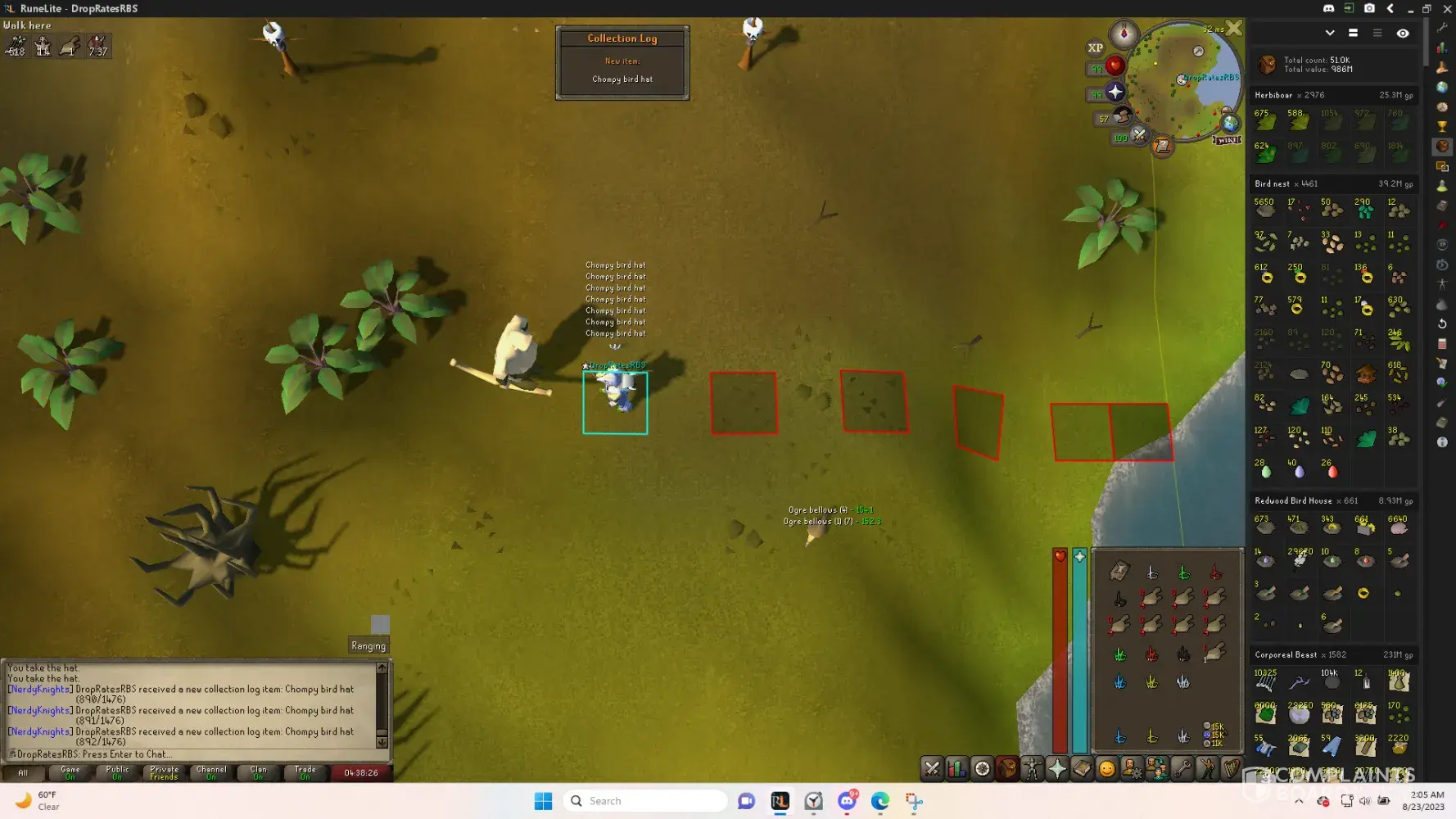Toggle the eye visibility icon in loot panel
This screenshot has height=819, width=1456.
point(1403,34)
